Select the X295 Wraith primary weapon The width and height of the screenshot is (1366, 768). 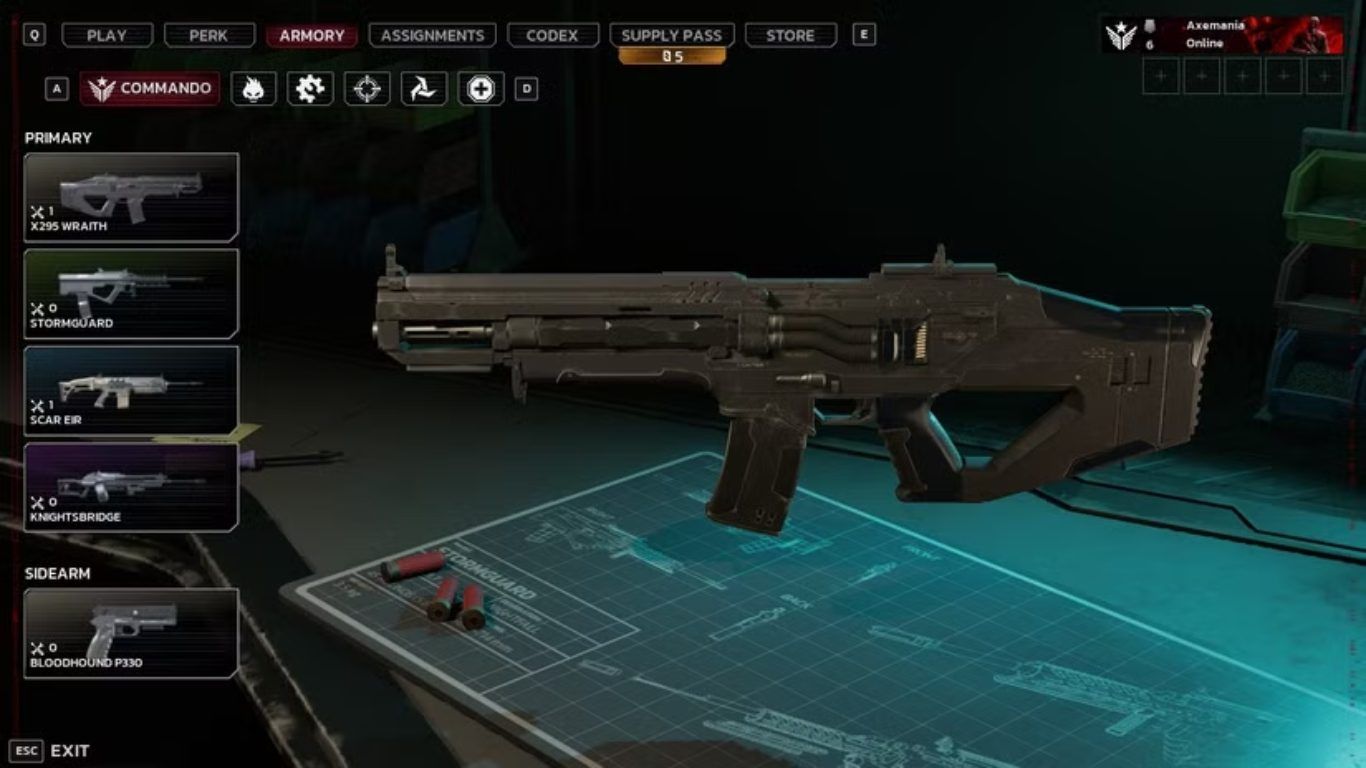point(131,197)
